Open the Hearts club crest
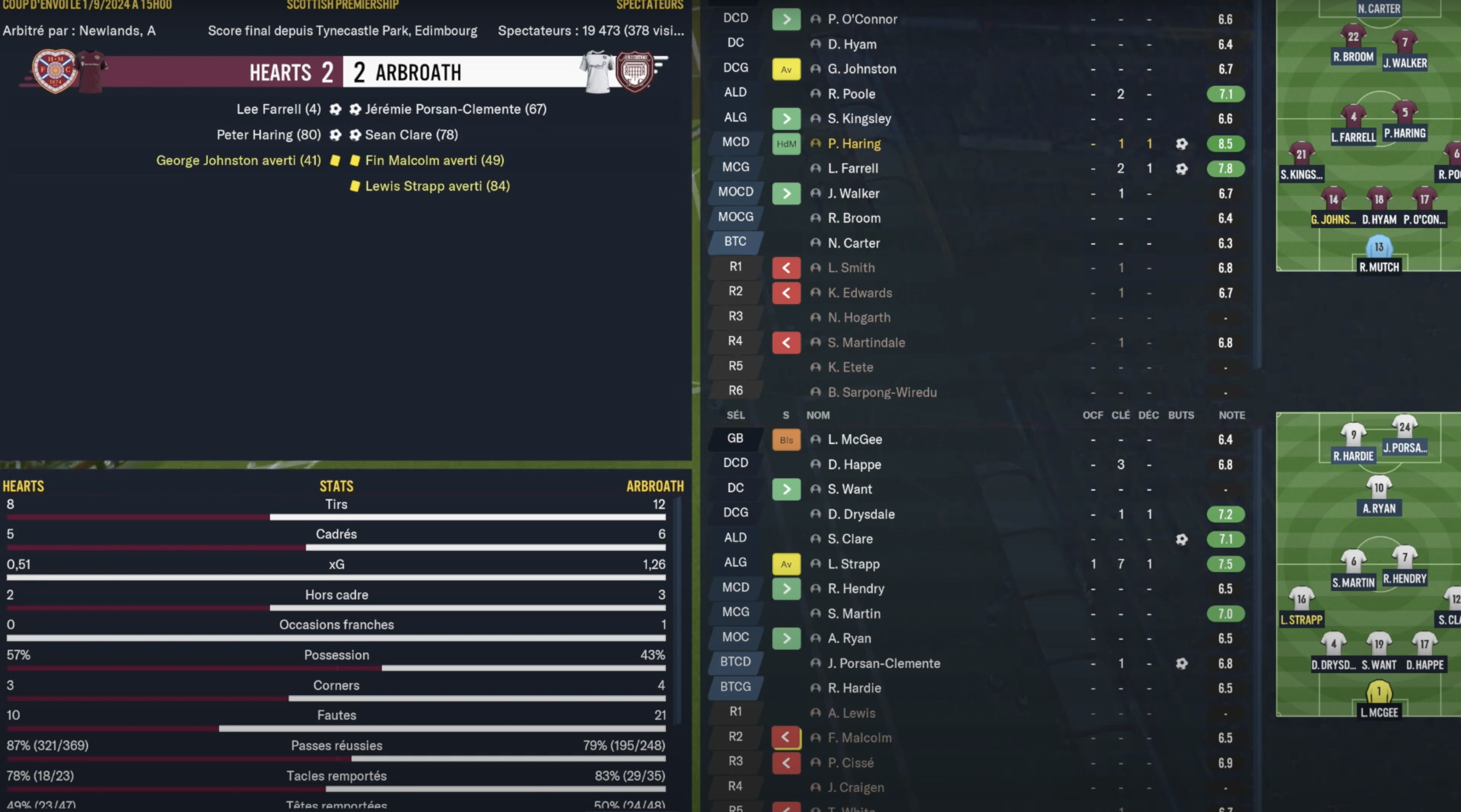This screenshot has height=812, width=1461. pyautogui.click(x=55, y=71)
